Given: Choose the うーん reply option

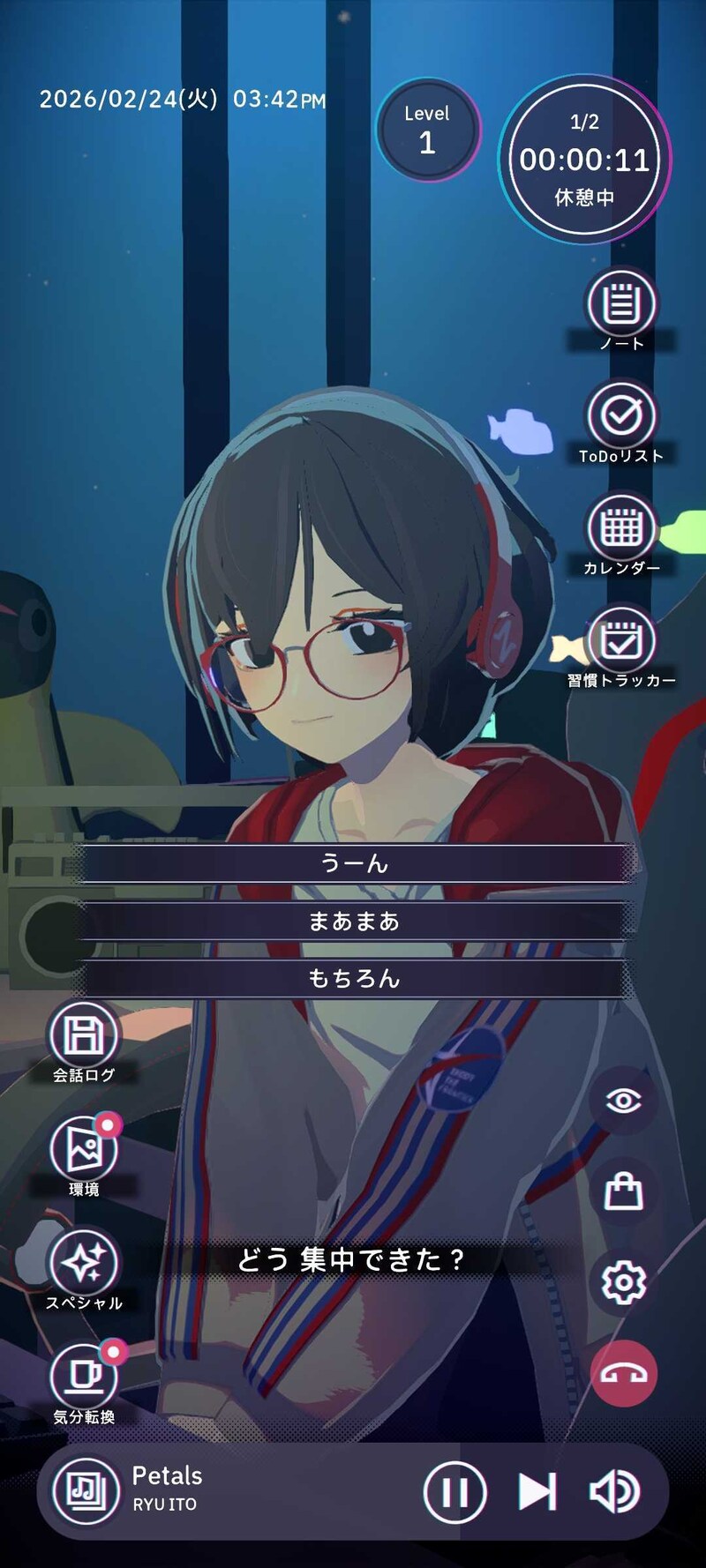Looking at the screenshot, I should 354,863.
